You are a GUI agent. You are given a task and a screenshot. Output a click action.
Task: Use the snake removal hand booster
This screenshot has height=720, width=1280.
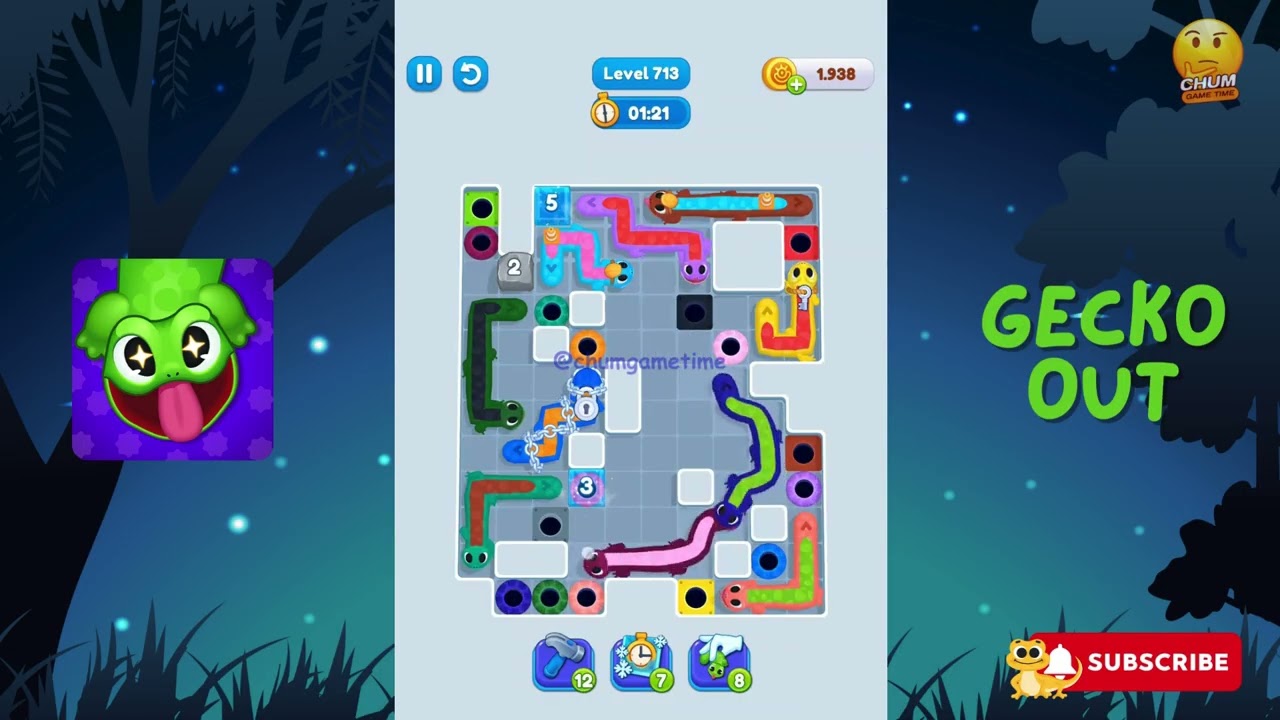tap(722, 660)
